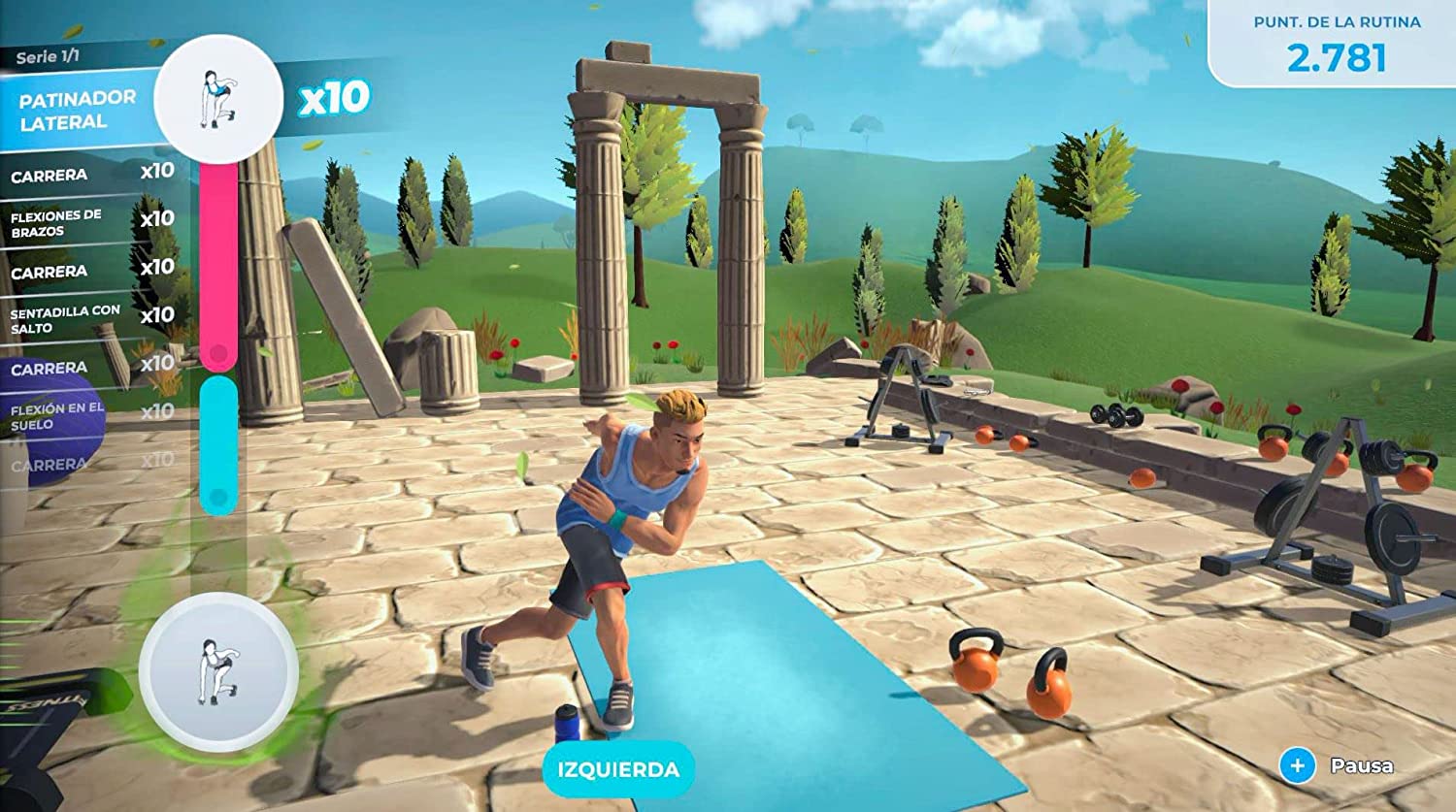Image resolution: width=1456 pixels, height=812 pixels.
Task: Click the glowing green exercise pose circle
Action: 217,671
